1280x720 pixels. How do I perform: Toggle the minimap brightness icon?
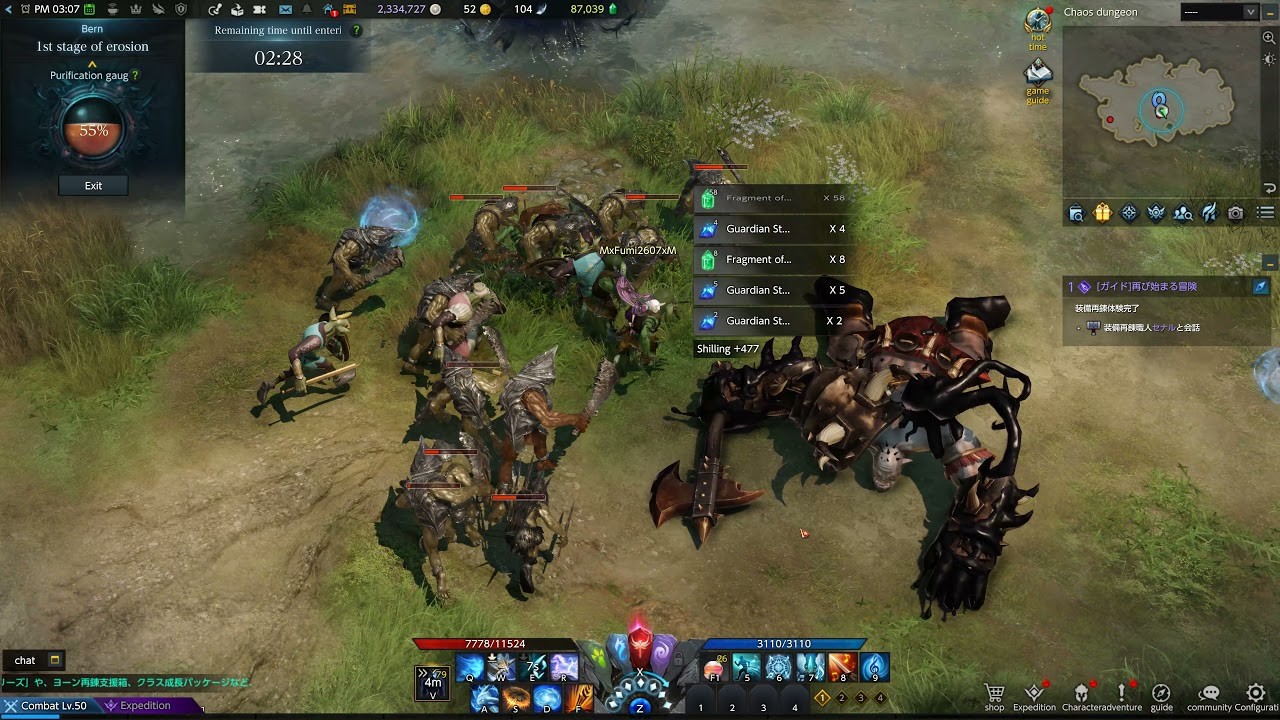tap(1269, 60)
